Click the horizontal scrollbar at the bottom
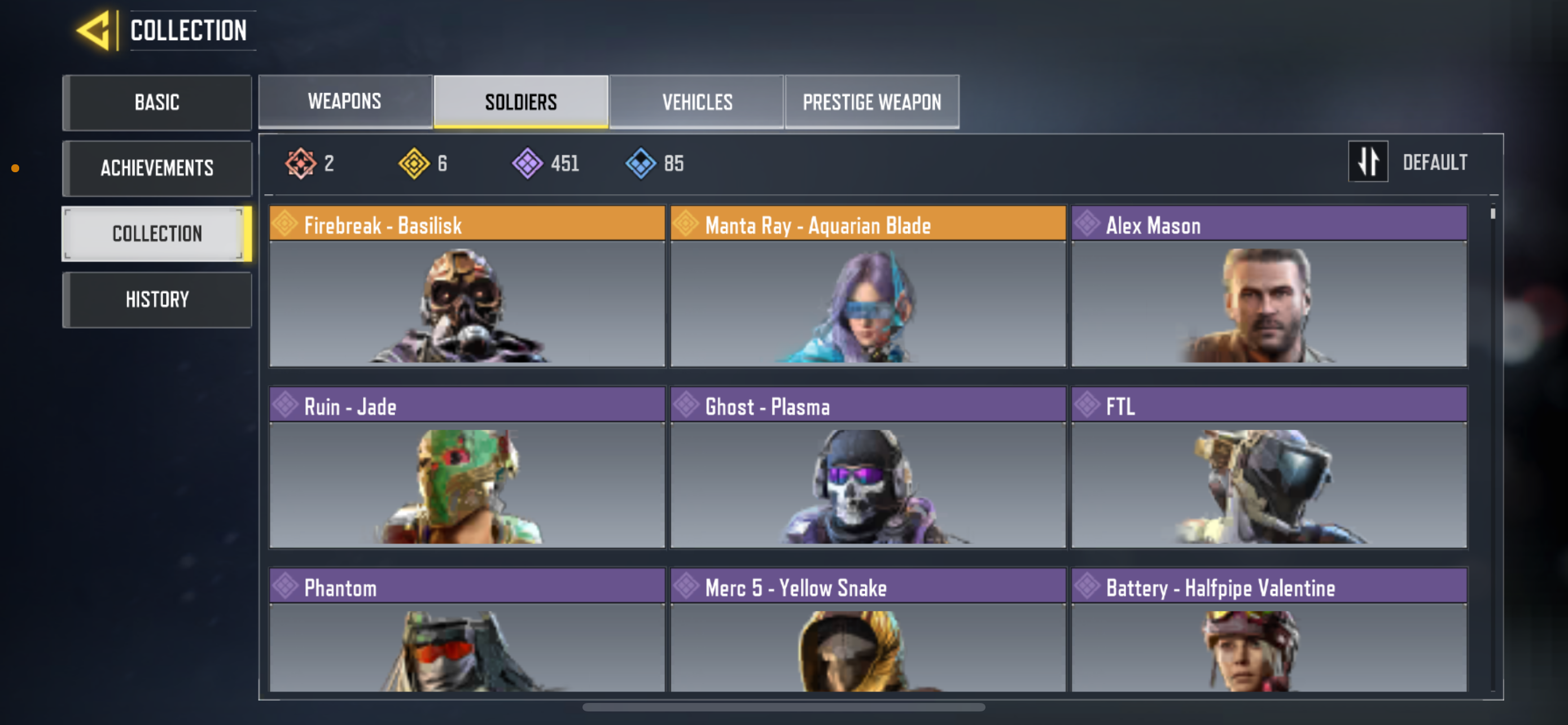This screenshot has width=1568, height=725. pyautogui.click(x=784, y=707)
